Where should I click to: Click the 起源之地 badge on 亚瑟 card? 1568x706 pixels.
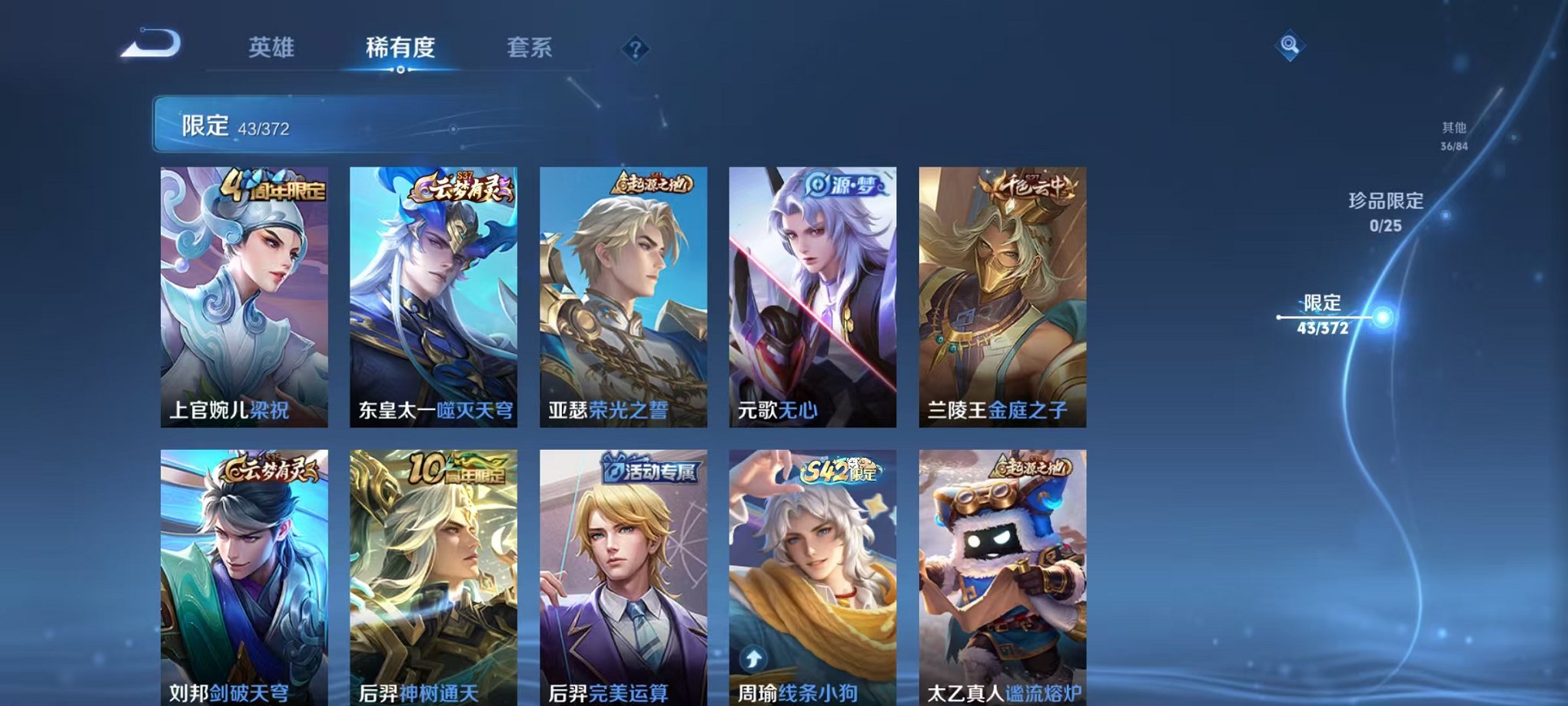tap(651, 185)
